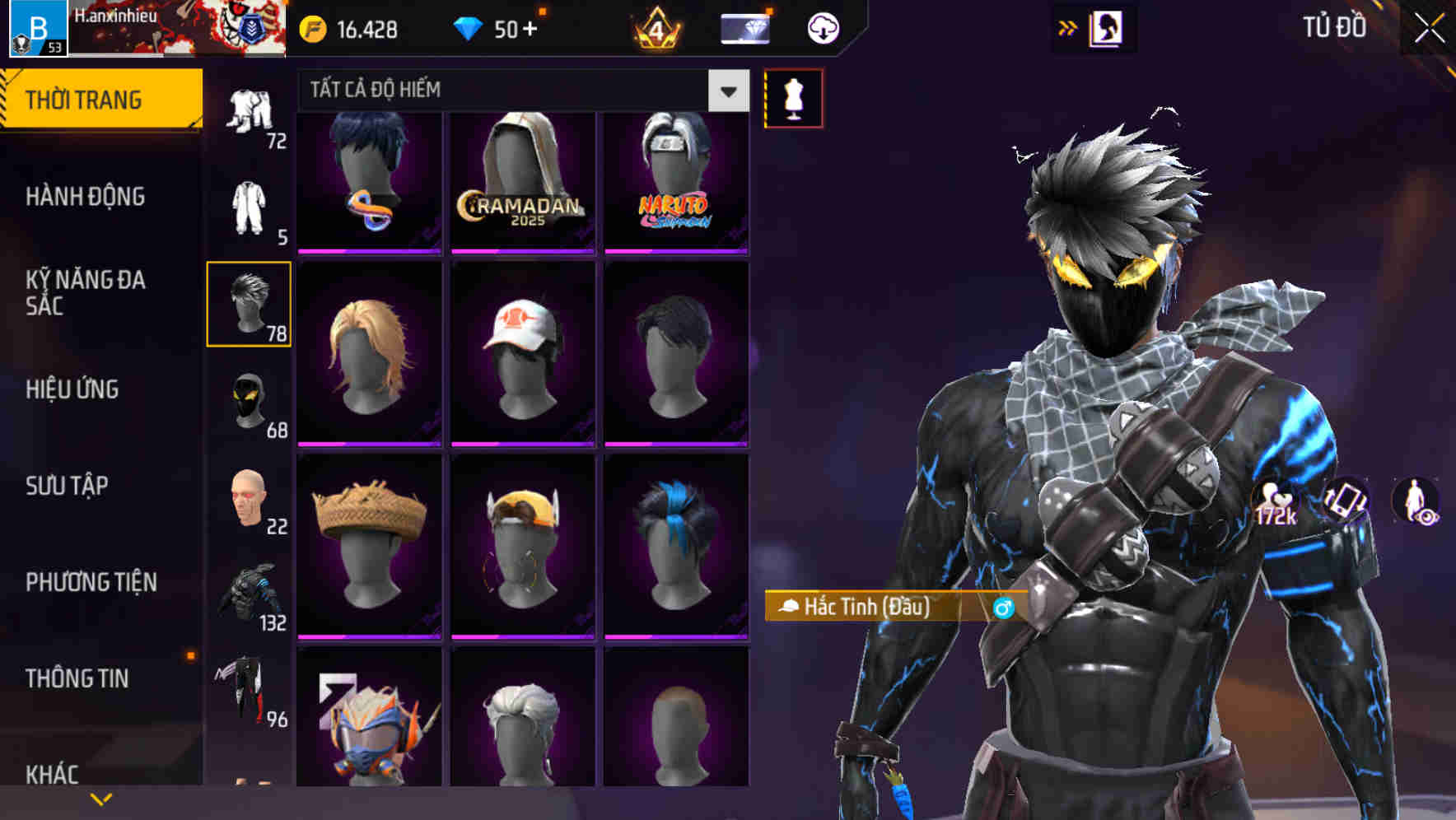Click the portrait frame icon near the top right

(x=1107, y=28)
